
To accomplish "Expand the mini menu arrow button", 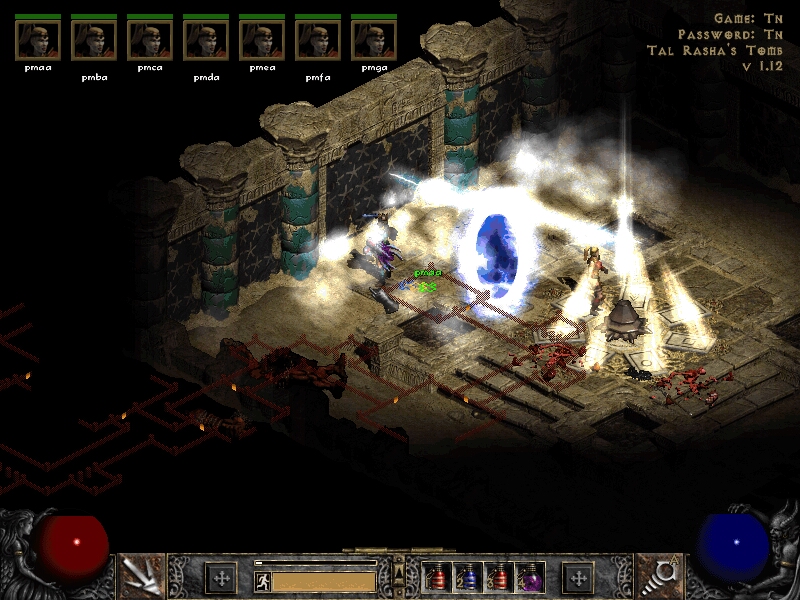I will tap(400, 572).
